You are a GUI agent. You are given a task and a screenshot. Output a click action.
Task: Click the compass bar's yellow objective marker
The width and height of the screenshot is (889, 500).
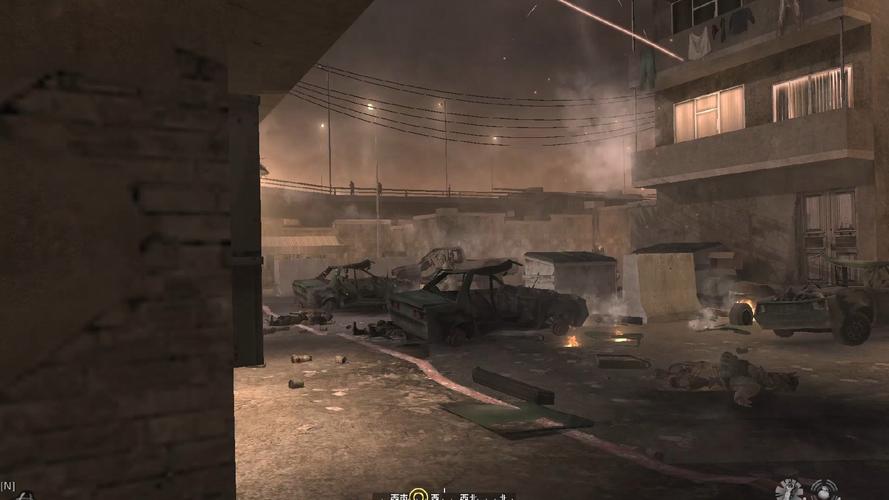click(x=420, y=495)
